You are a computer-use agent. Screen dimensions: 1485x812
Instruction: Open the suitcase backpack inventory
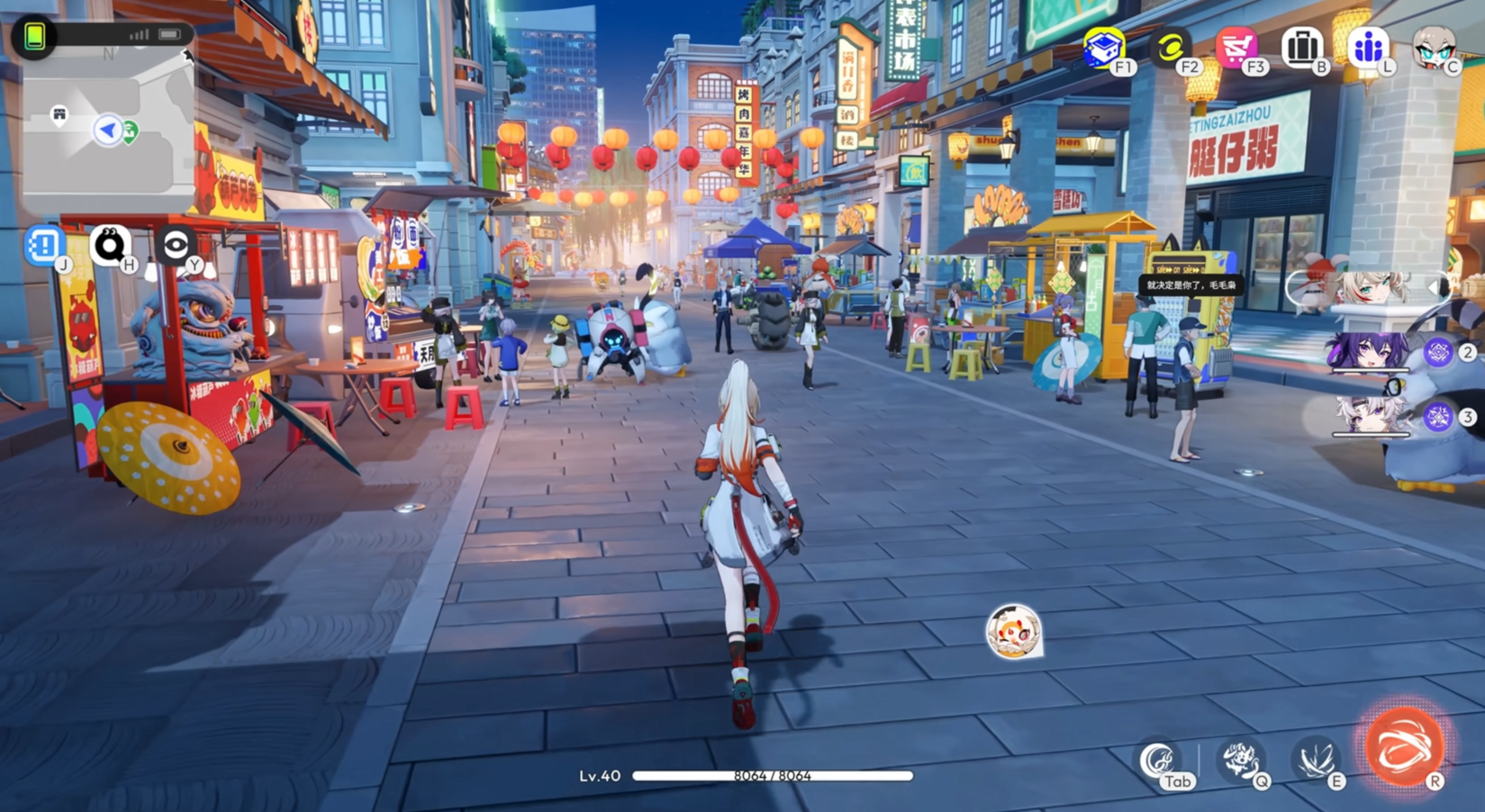(x=1302, y=47)
